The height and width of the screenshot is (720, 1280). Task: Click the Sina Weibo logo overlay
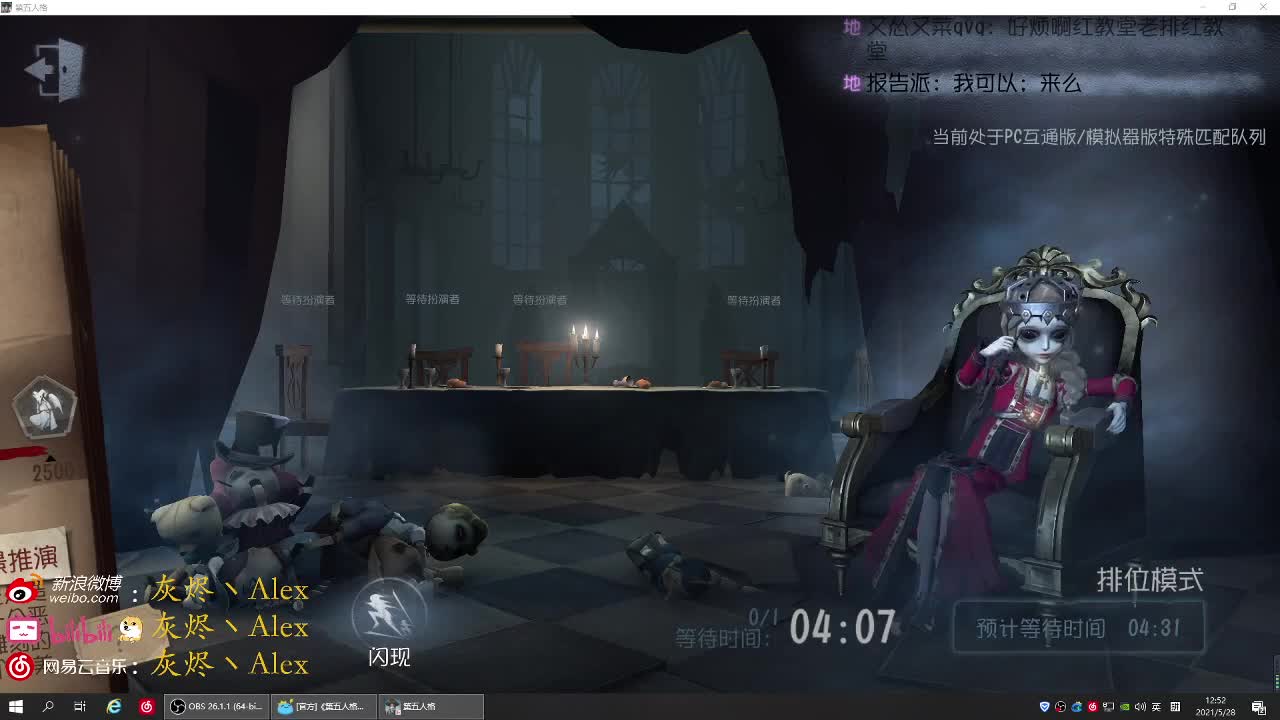pos(22,589)
